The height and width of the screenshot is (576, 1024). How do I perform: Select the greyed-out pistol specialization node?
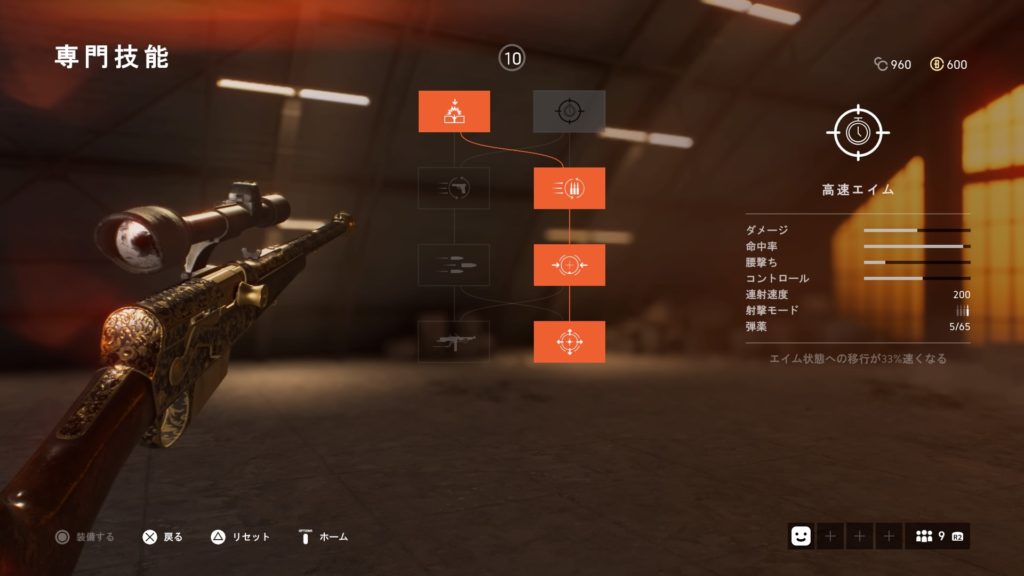tap(454, 188)
